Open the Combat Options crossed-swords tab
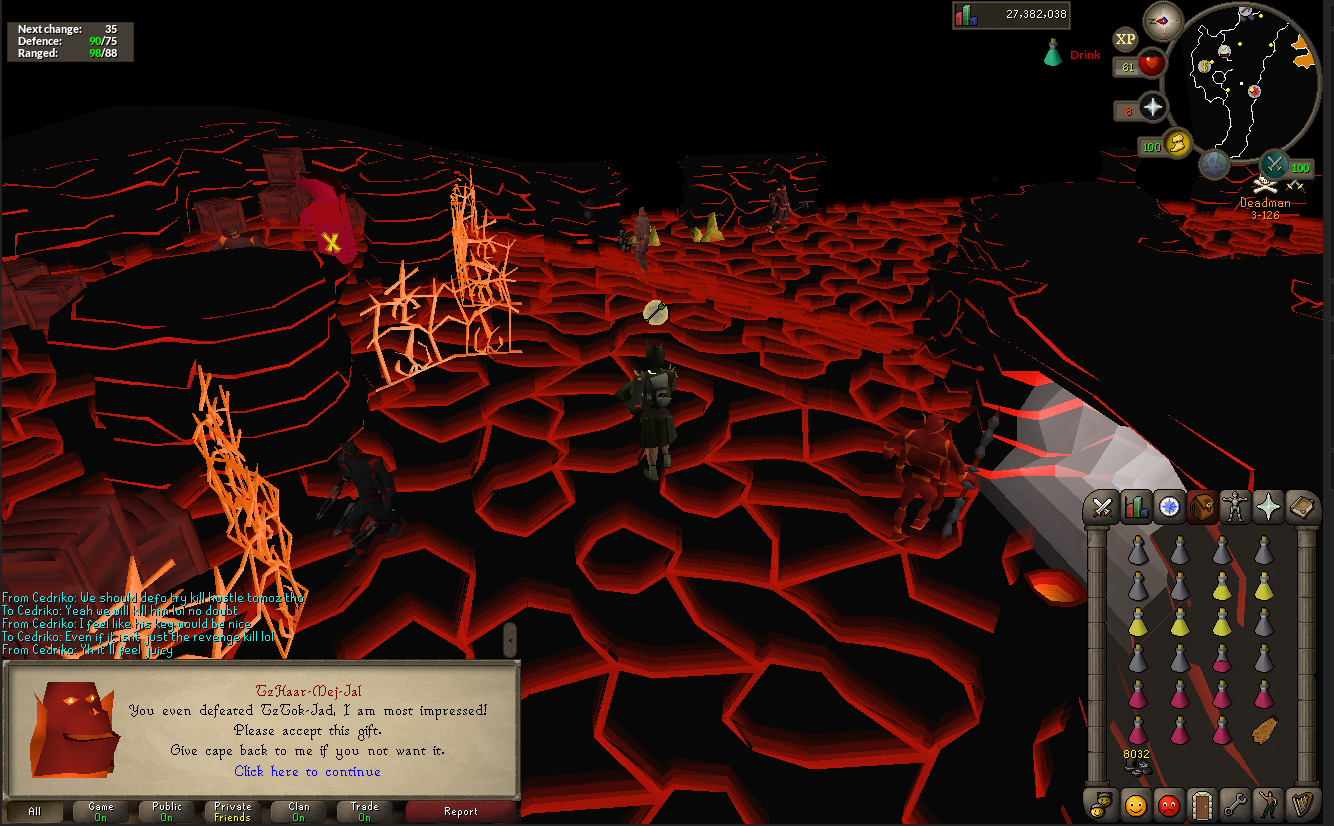Viewport: 1334px width, 826px height. [1103, 508]
